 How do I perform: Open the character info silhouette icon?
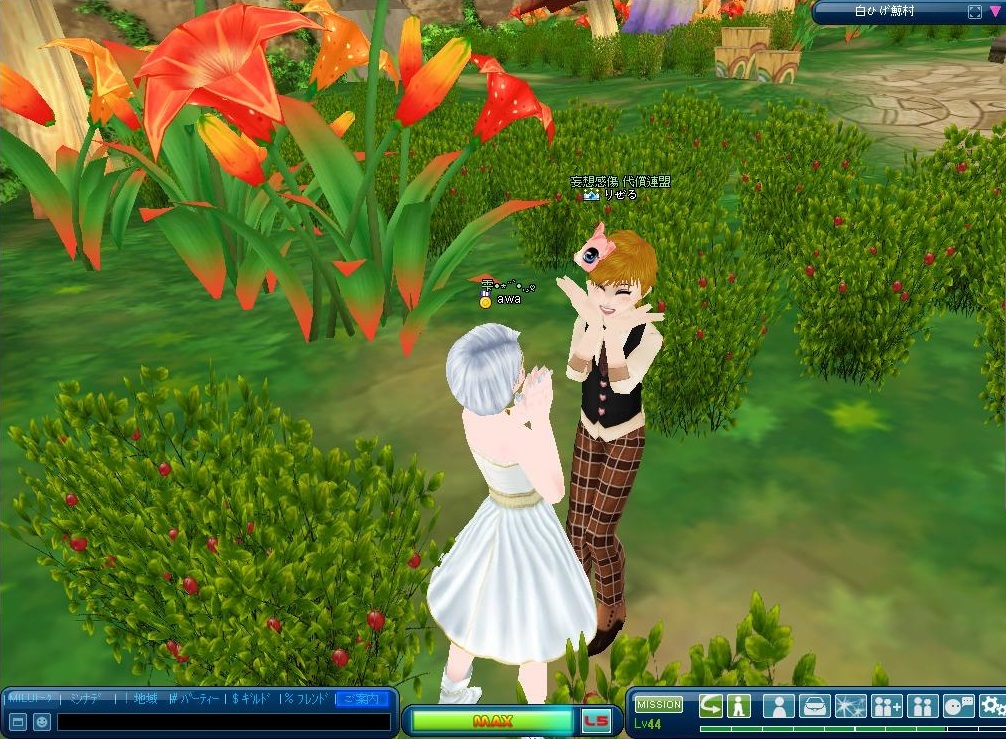coord(778,706)
